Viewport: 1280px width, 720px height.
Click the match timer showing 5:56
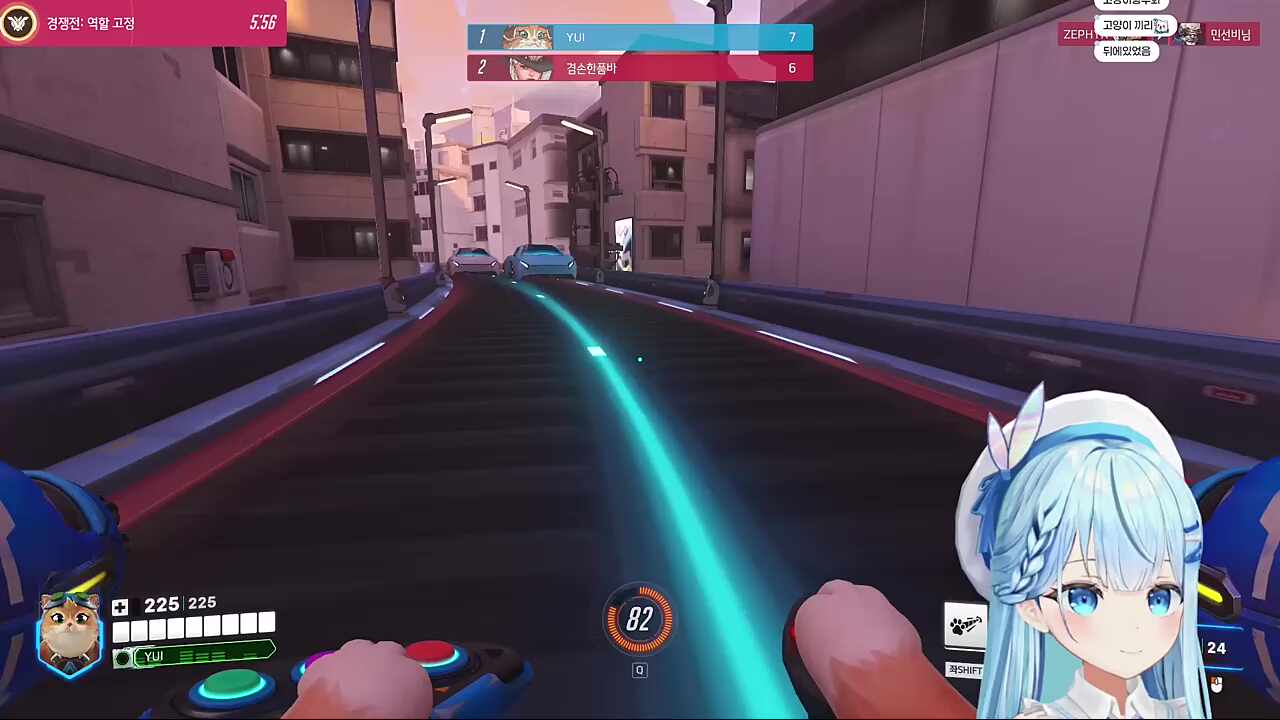(262, 22)
